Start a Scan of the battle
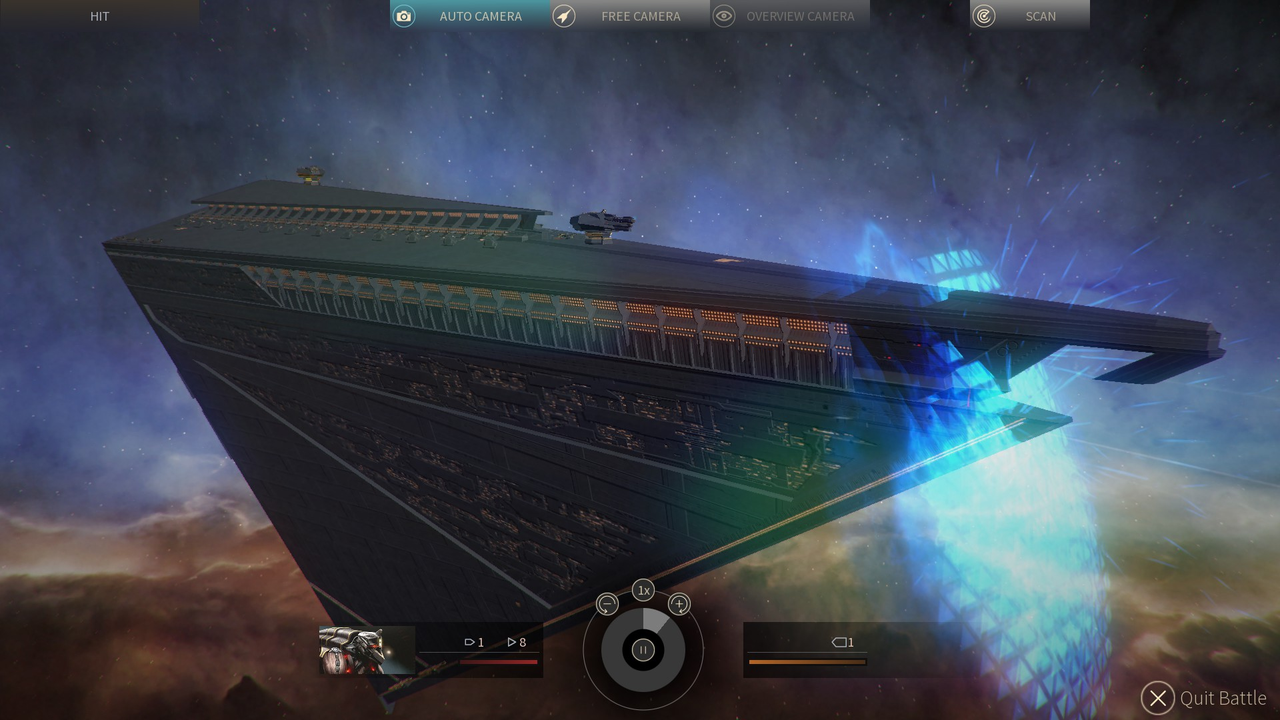This screenshot has width=1280, height=720. click(x=1030, y=16)
